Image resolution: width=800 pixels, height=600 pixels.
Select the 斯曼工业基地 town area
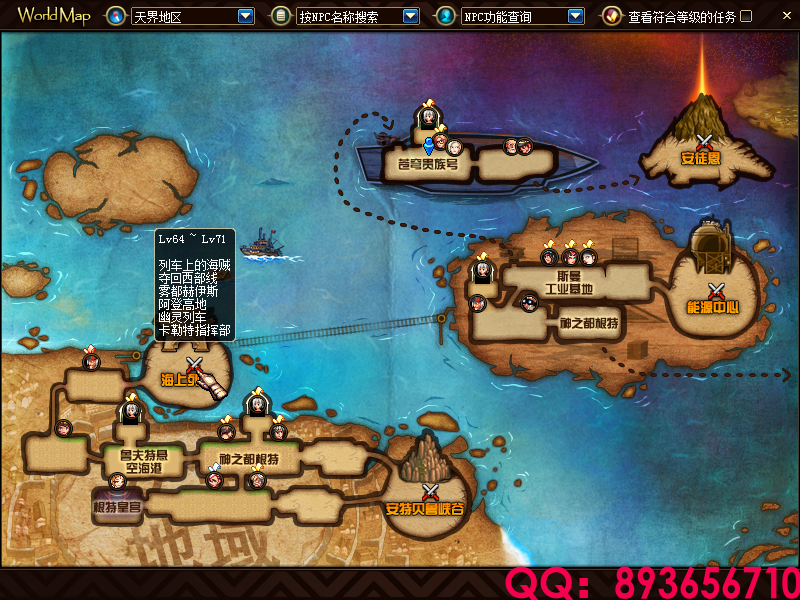pos(568,282)
